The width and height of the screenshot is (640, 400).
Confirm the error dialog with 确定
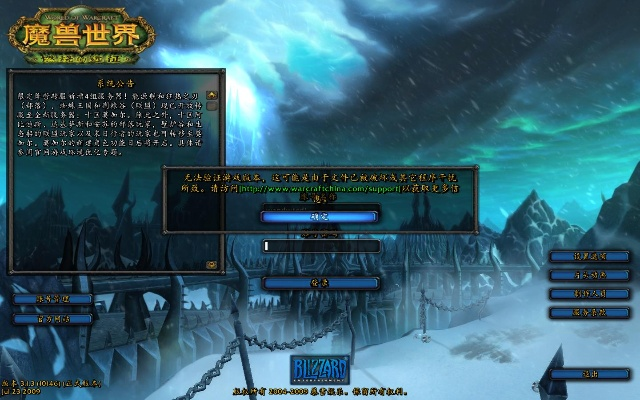[319, 215]
